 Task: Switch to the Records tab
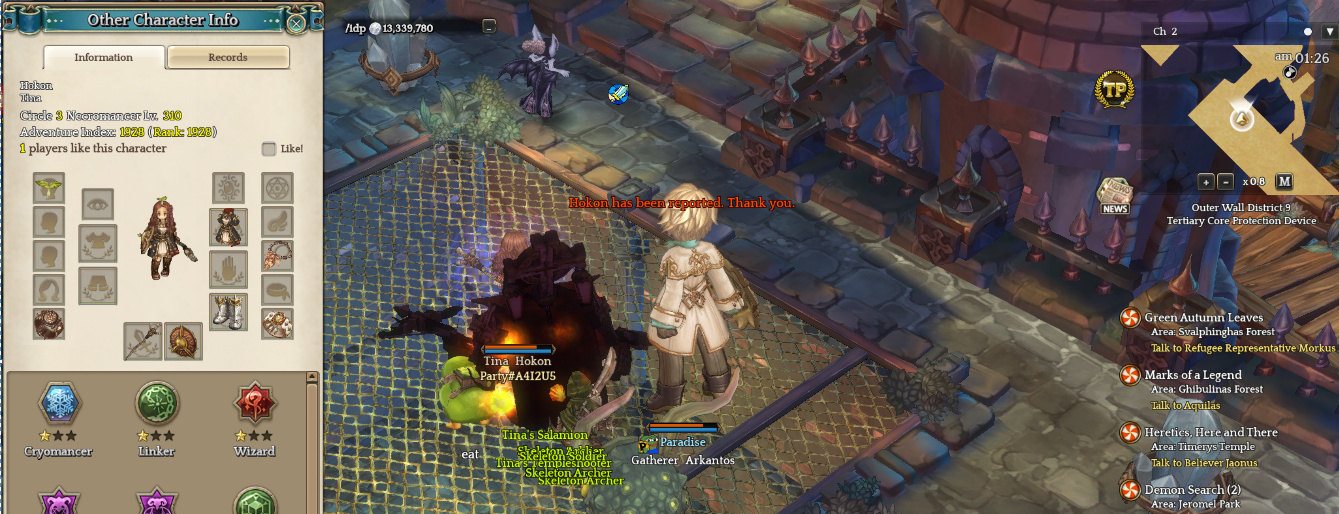[228, 58]
